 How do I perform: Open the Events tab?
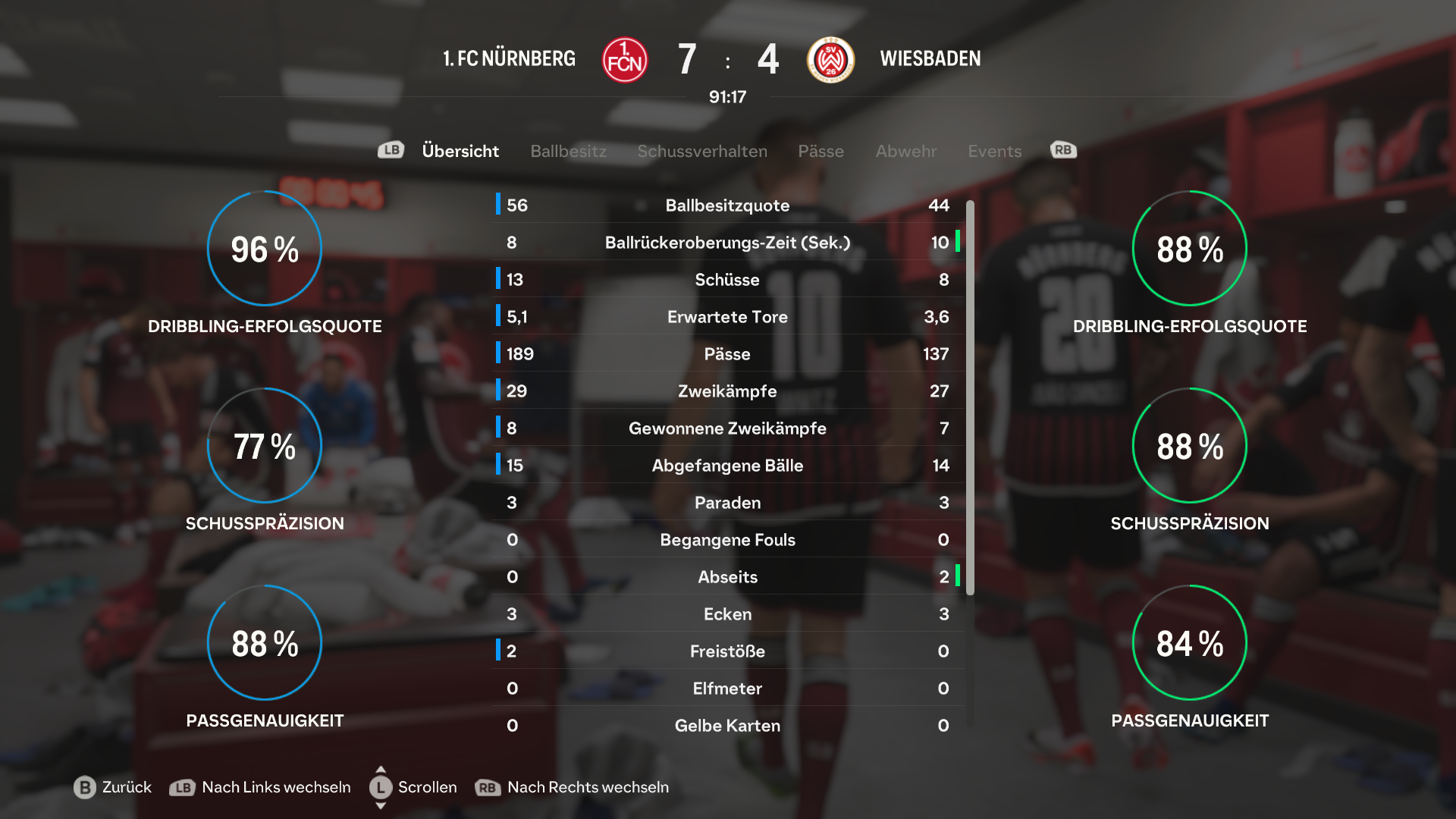tap(994, 151)
